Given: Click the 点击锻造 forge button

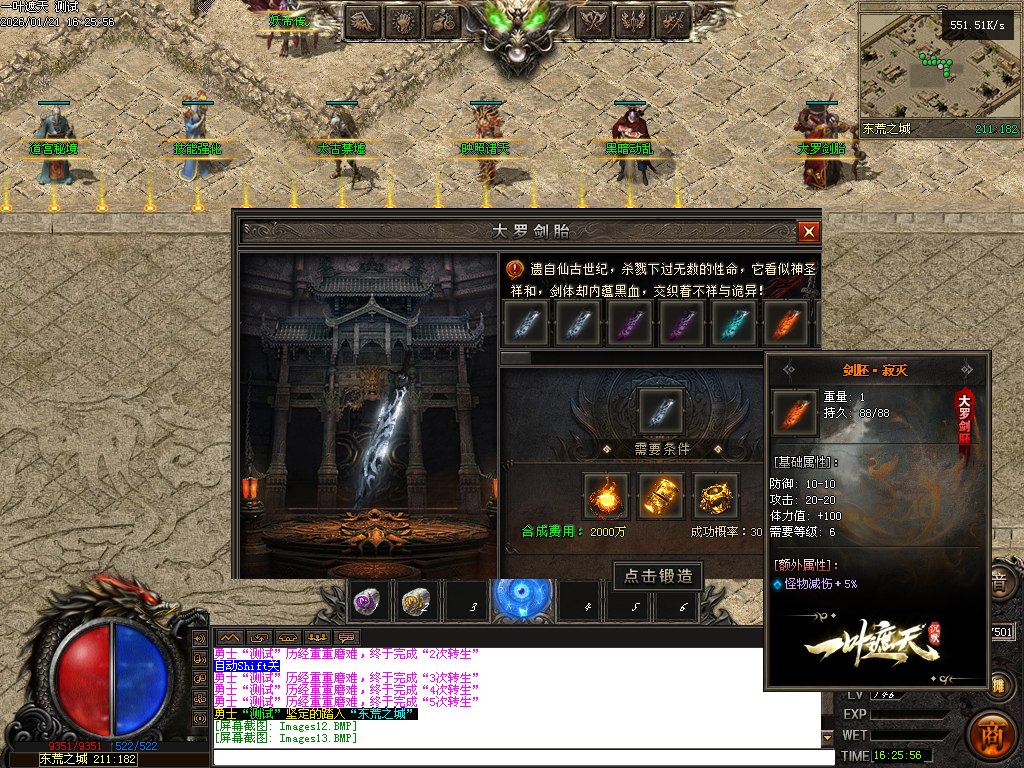Looking at the screenshot, I should [x=657, y=576].
